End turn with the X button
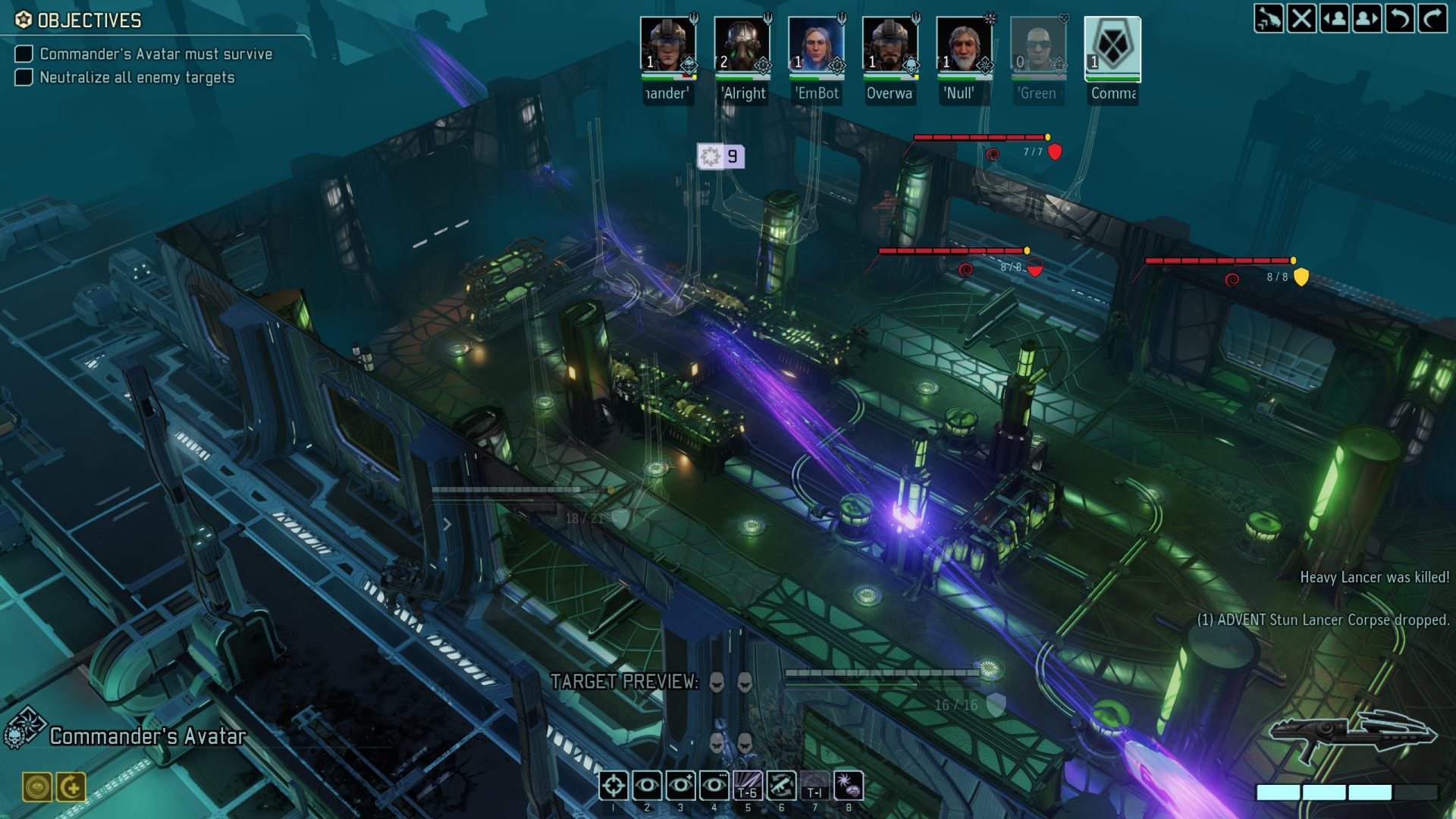This screenshot has height=819, width=1456. (1302, 18)
